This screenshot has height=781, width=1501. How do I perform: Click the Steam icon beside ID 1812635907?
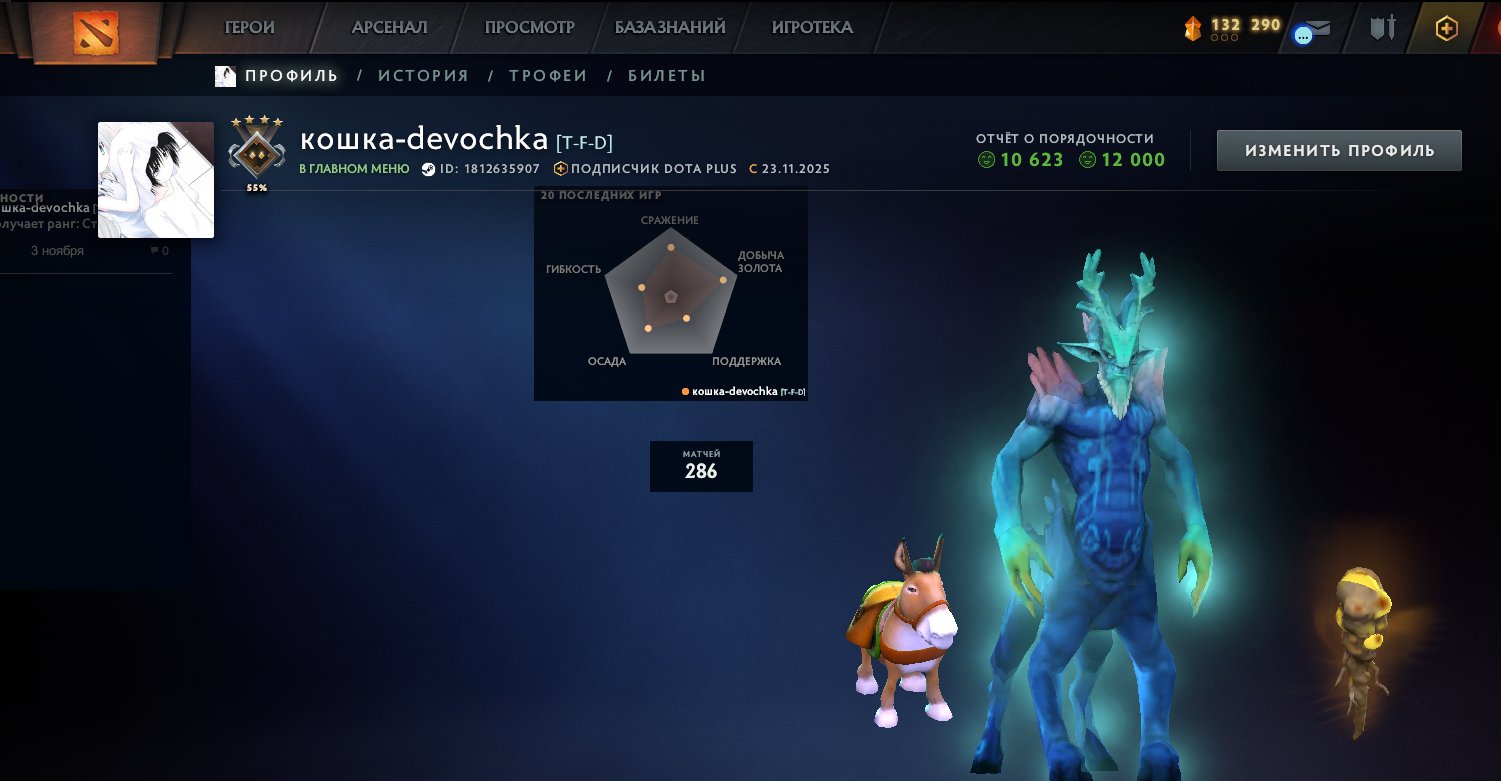427,169
